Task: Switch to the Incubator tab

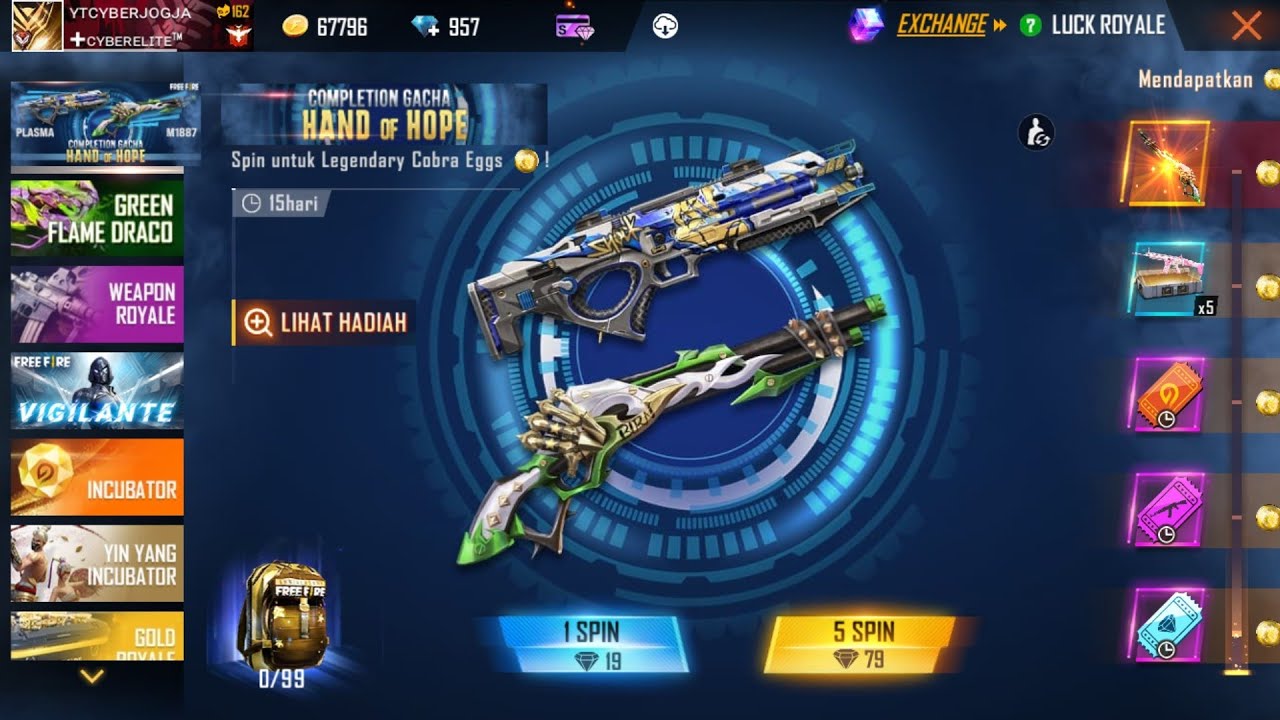Action: click(x=97, y=477)
